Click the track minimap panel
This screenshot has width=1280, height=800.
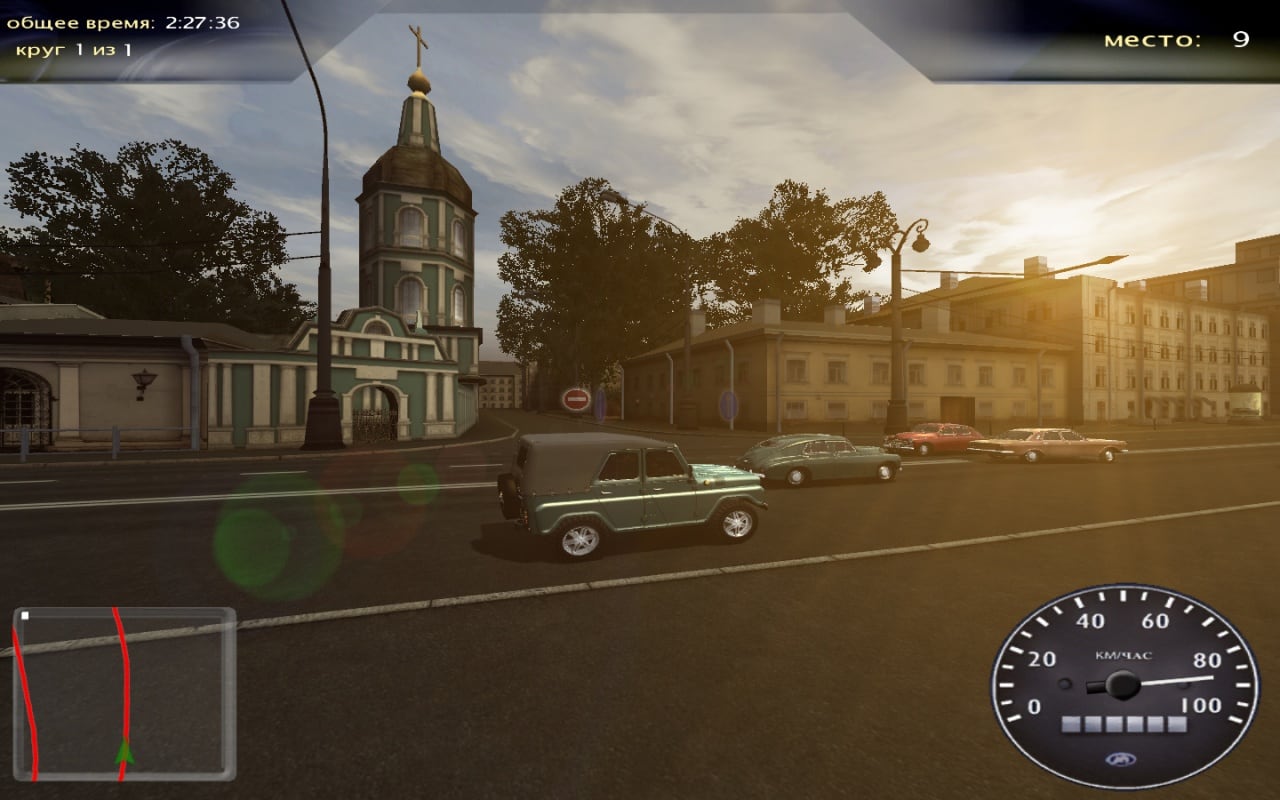124,693
